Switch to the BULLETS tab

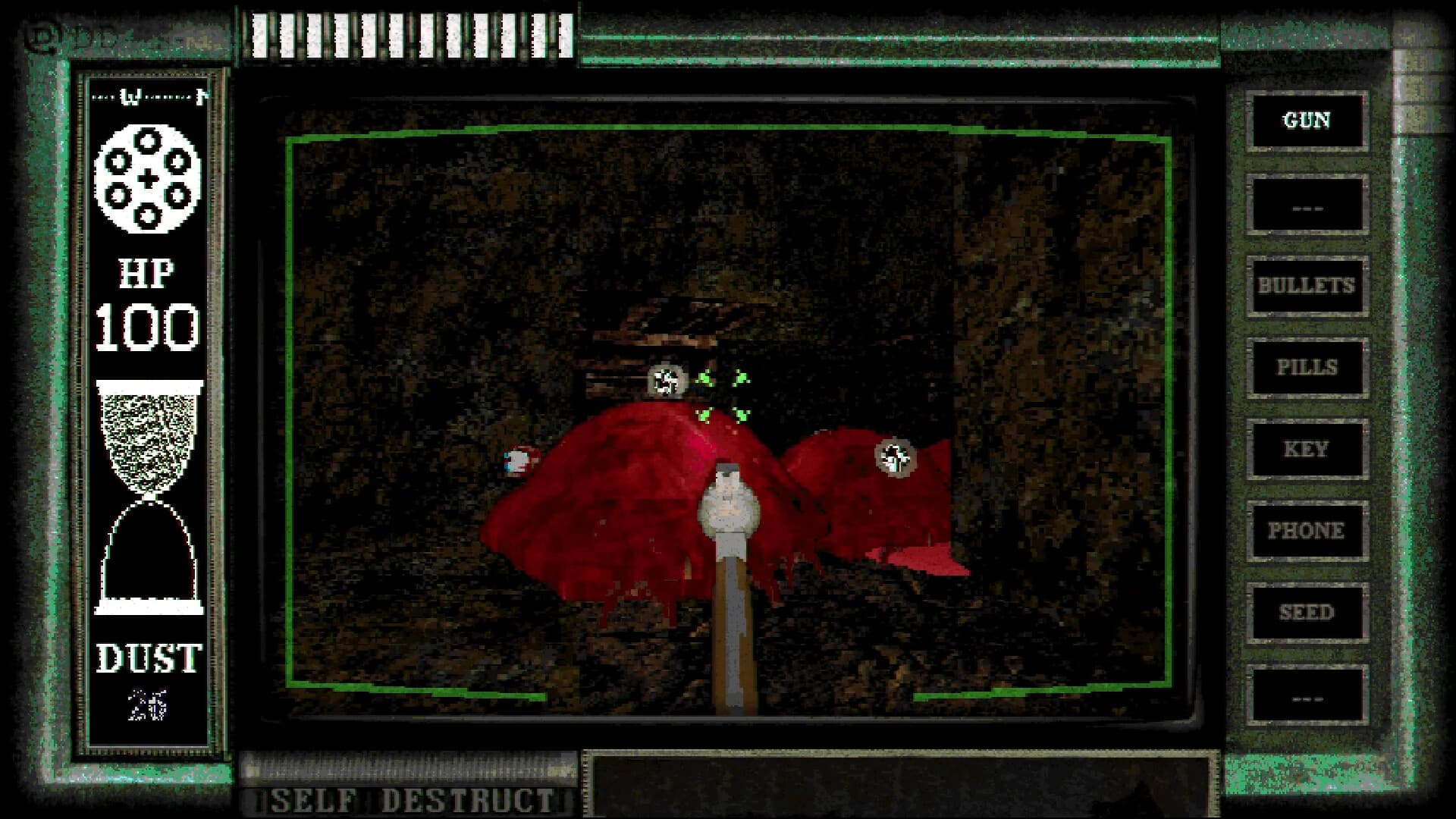click(1306, 286)
